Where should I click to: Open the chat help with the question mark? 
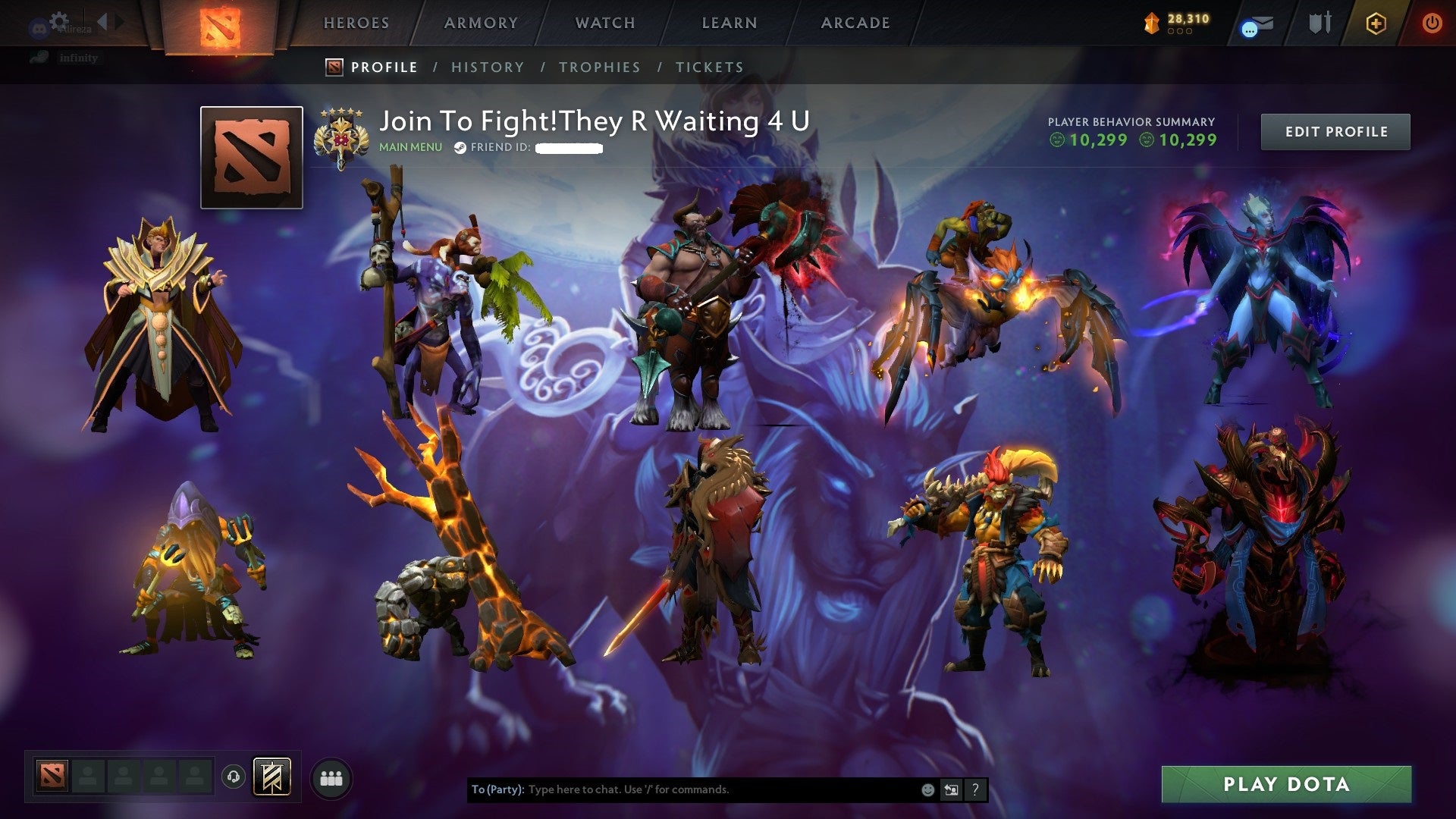975,789
